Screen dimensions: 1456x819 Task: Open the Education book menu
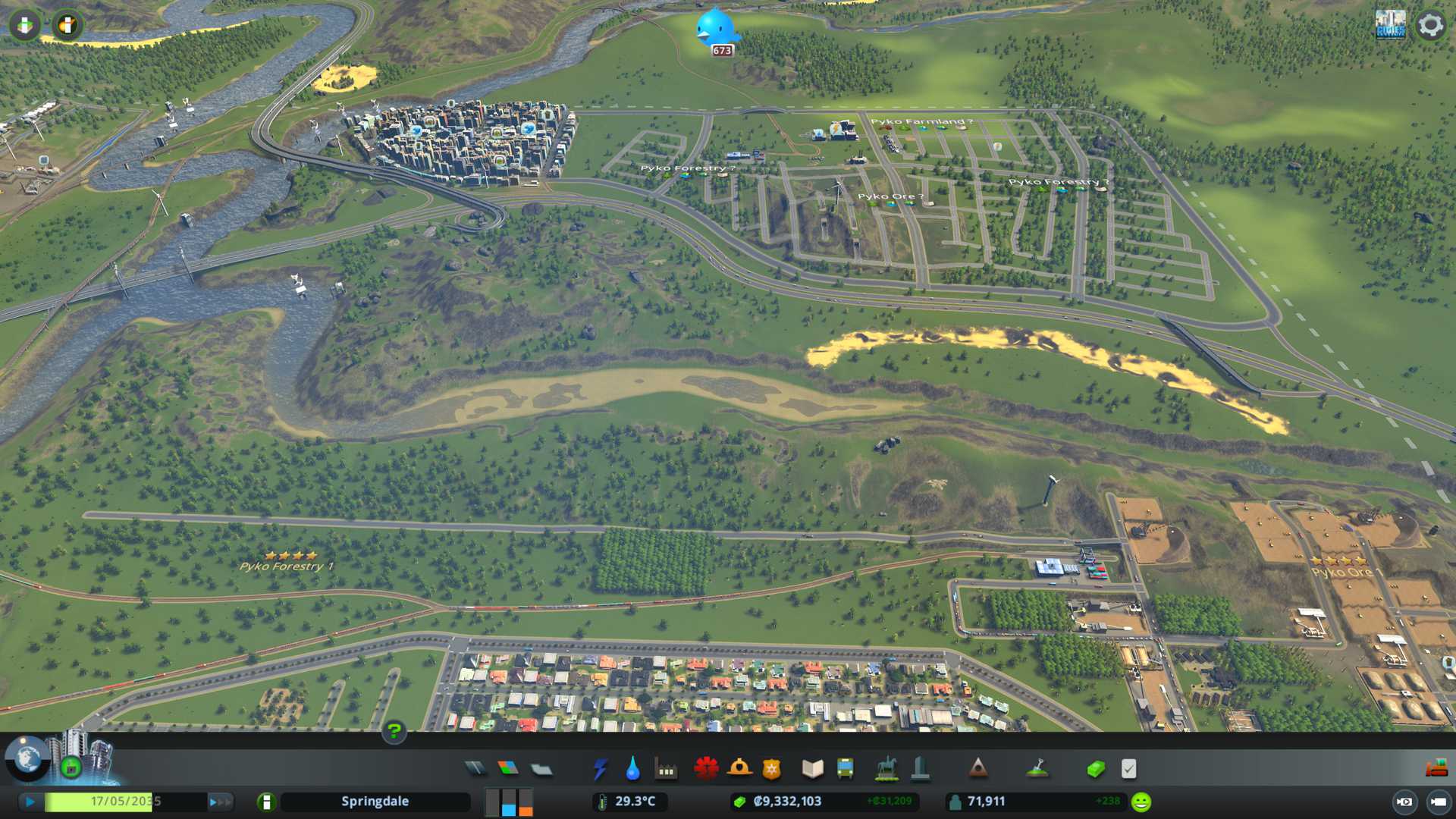812,769
